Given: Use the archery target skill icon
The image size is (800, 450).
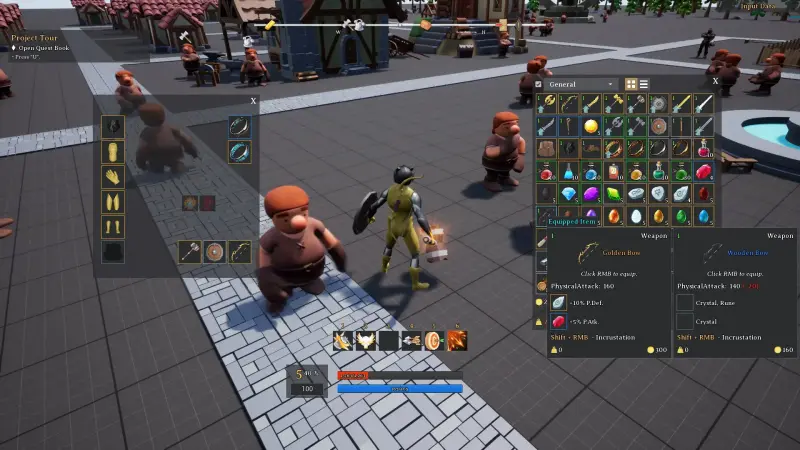Looking at the screenshot, I should [x=434, y=341].
